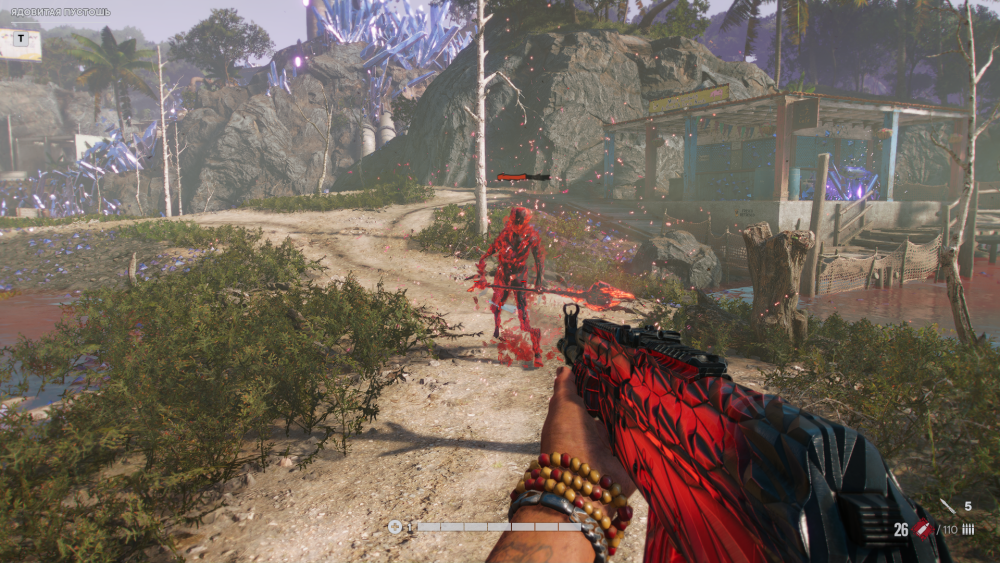Image resolution: width=1000 pixels, height=563 pixels.
Task: Click the red ammo type icon
Action: pos(922,529)
